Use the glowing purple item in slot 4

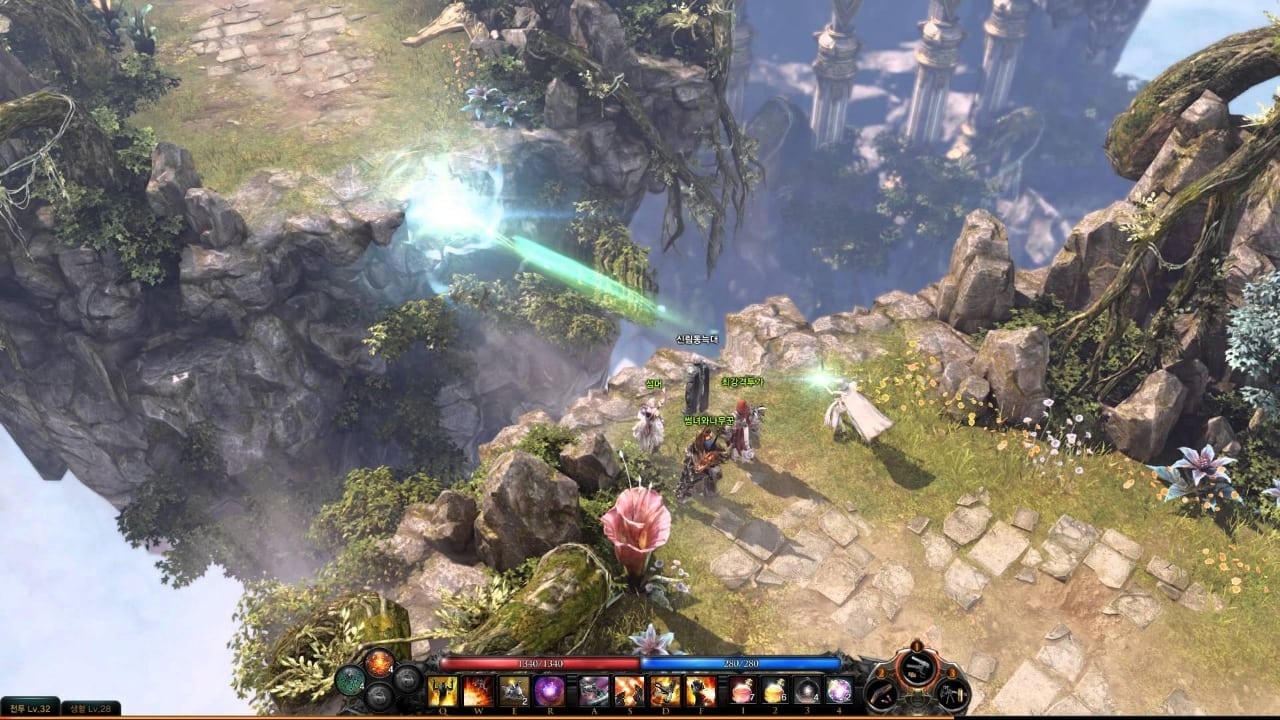[x=838, y=690]
